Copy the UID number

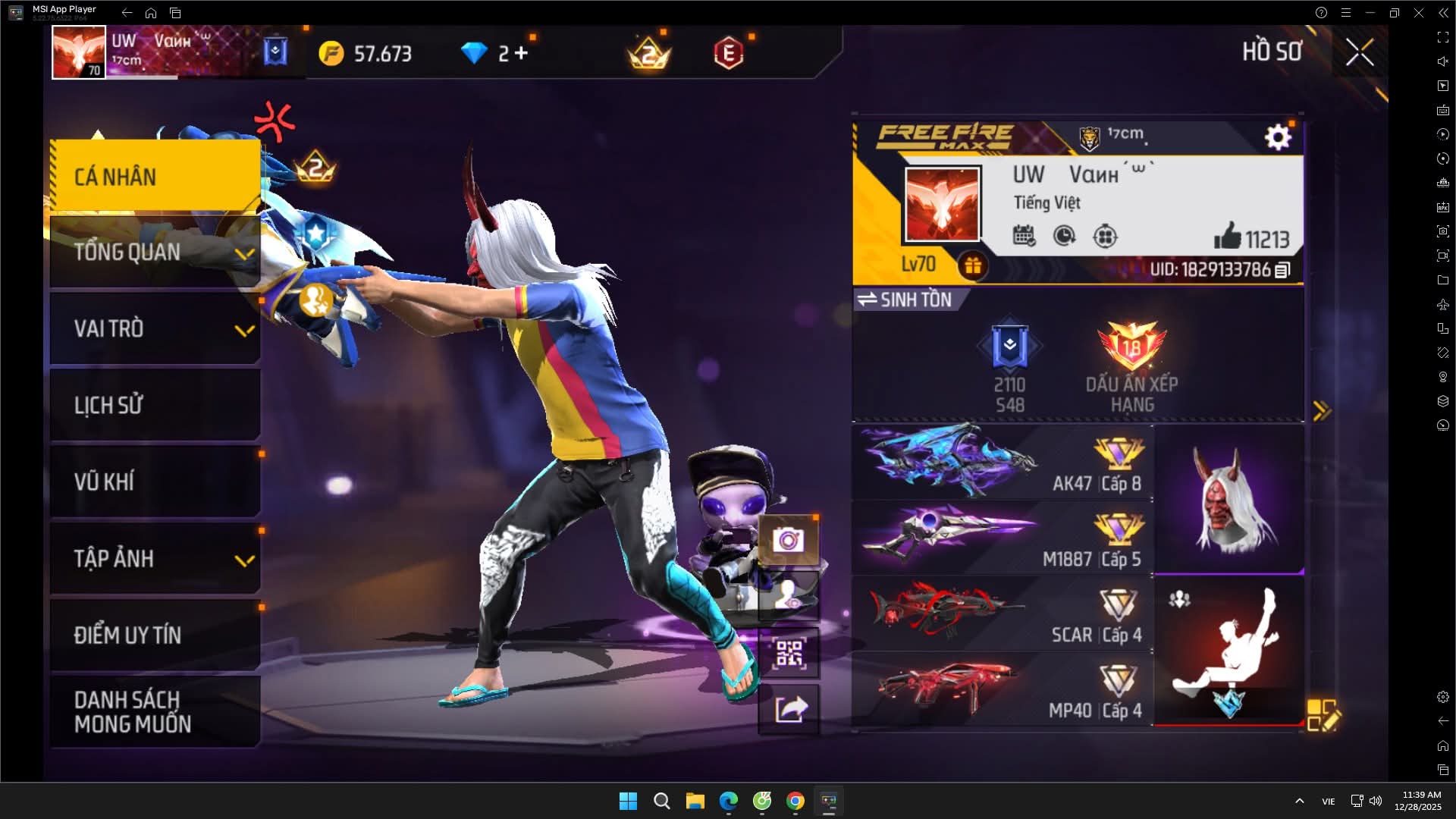[x=1282, y=270]
